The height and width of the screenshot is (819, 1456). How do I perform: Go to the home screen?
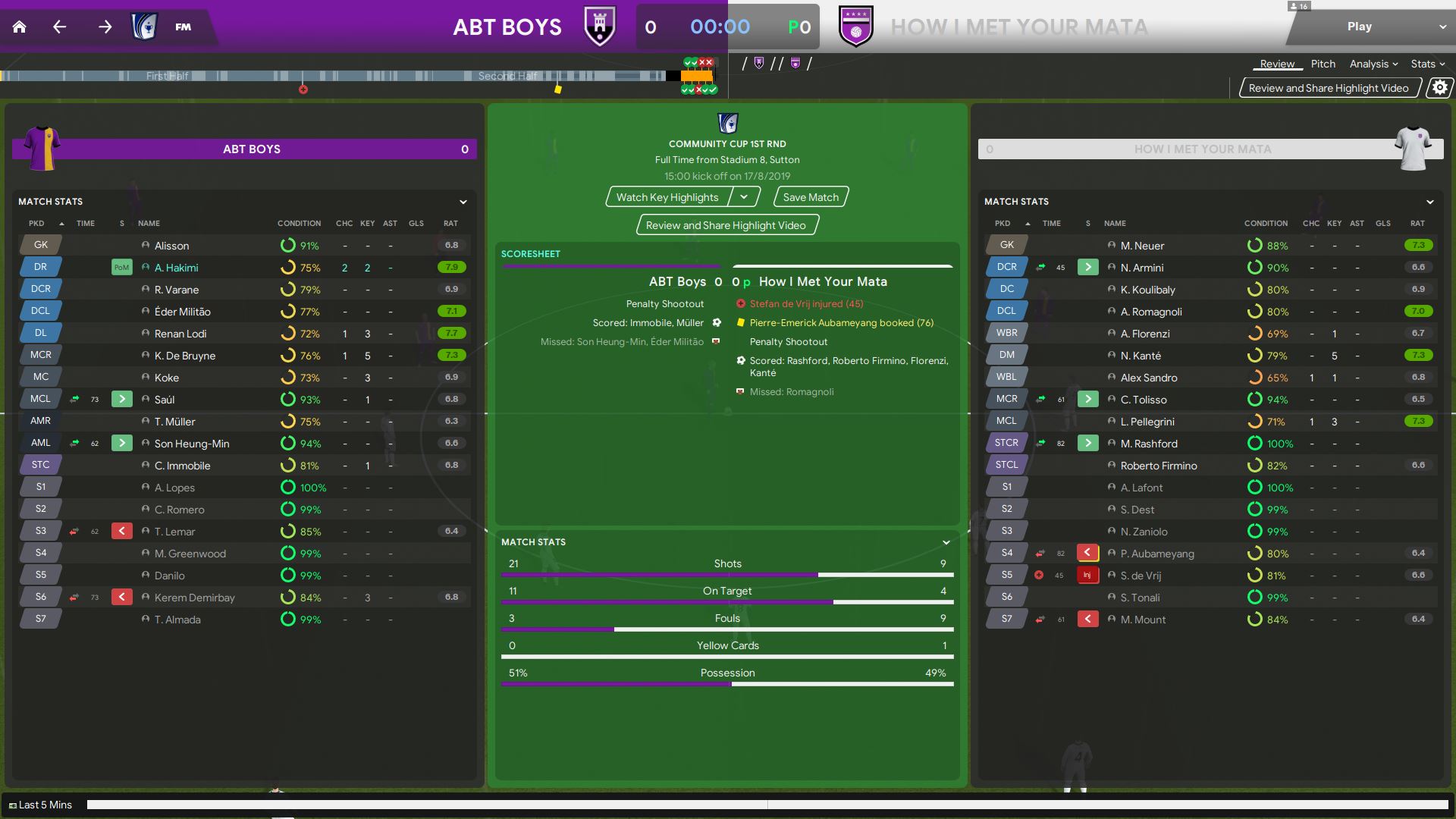point(20,27)
